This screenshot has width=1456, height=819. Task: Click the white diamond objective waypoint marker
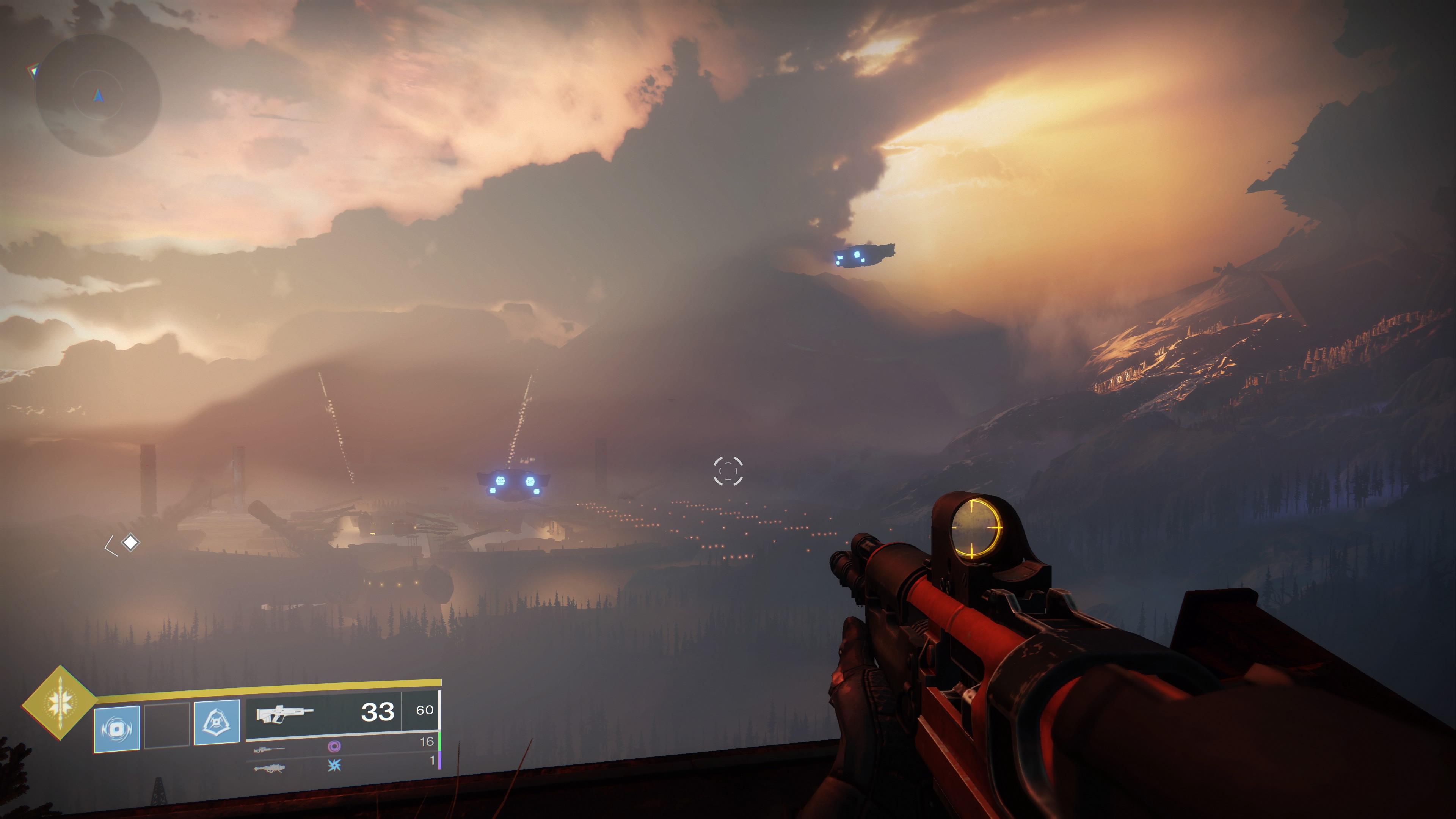tap(130, 543)
